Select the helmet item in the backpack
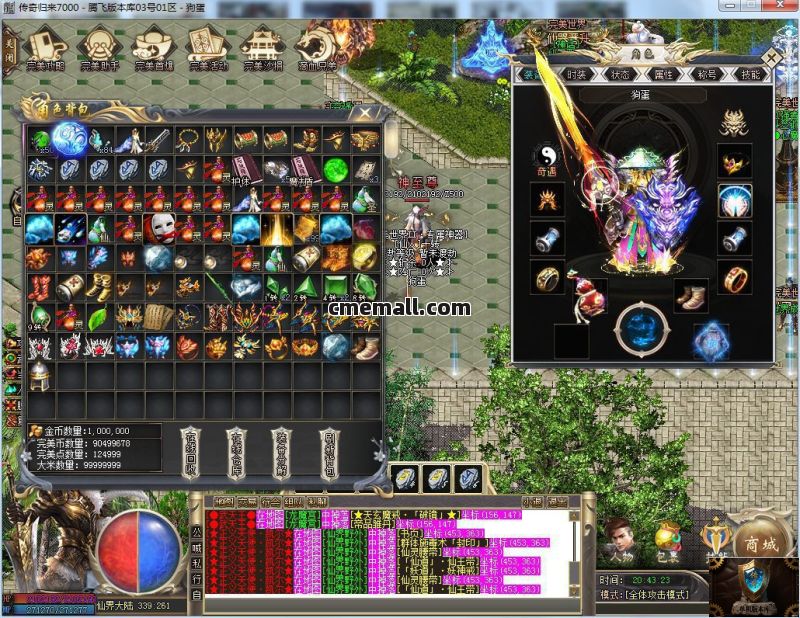This screenshot has width=800, height=618. click(x=40, y=377)
